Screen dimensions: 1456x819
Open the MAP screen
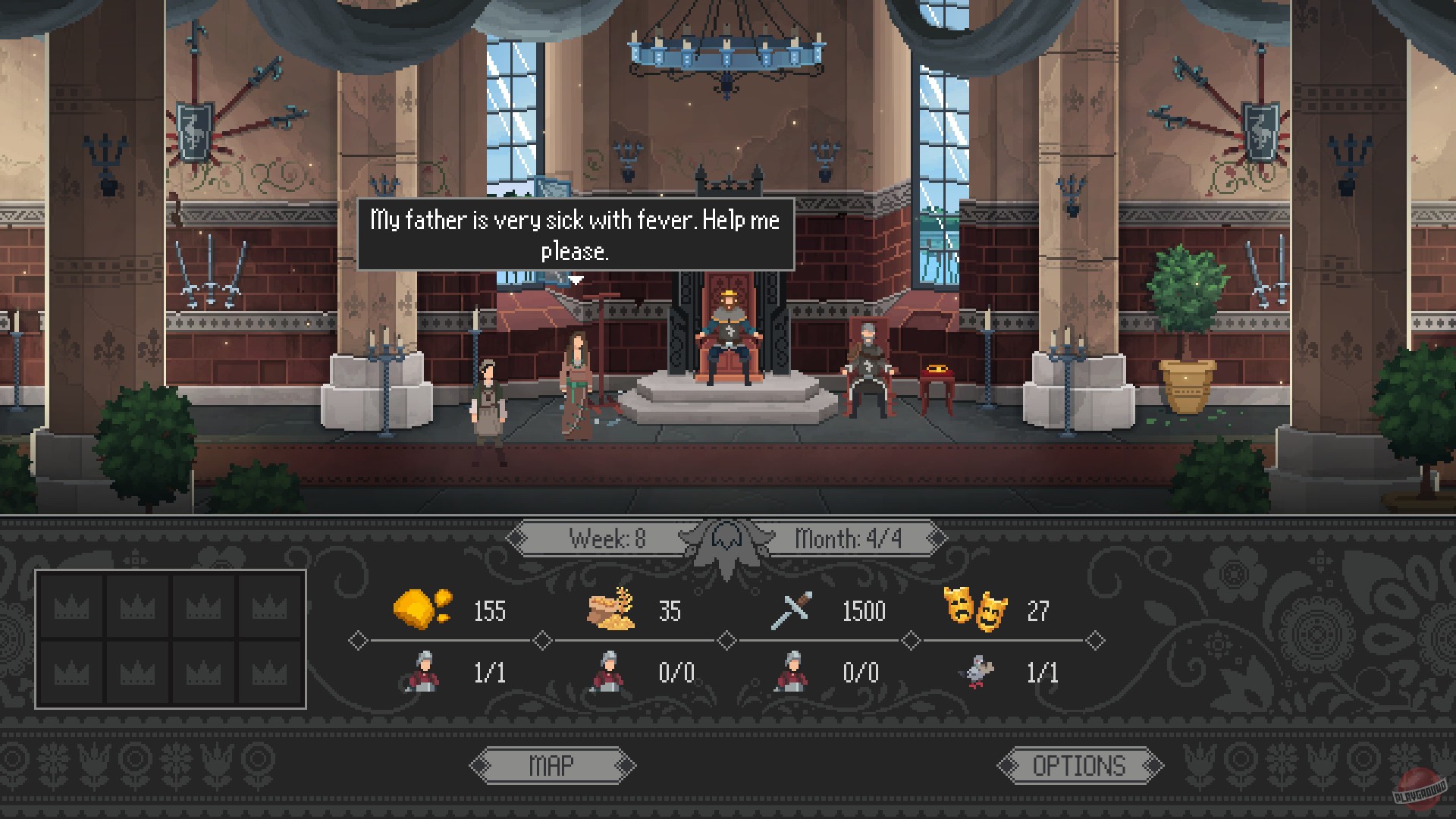click(x=554, y=764)
